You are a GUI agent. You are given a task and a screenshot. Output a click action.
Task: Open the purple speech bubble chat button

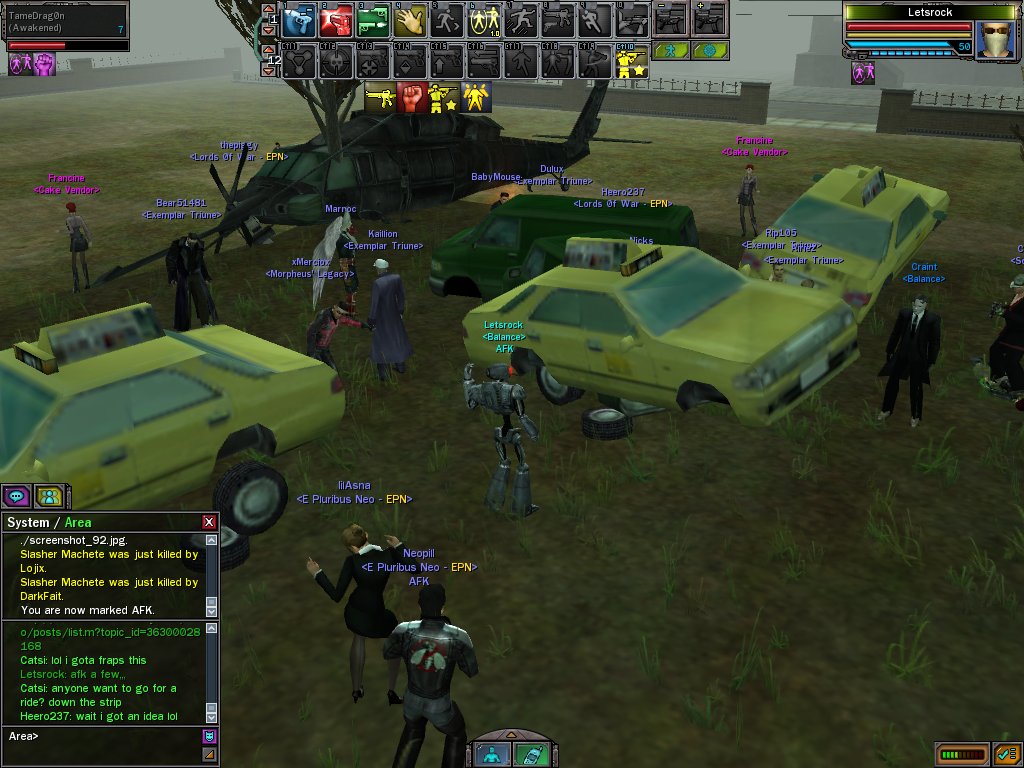click(x=16, y=495)
